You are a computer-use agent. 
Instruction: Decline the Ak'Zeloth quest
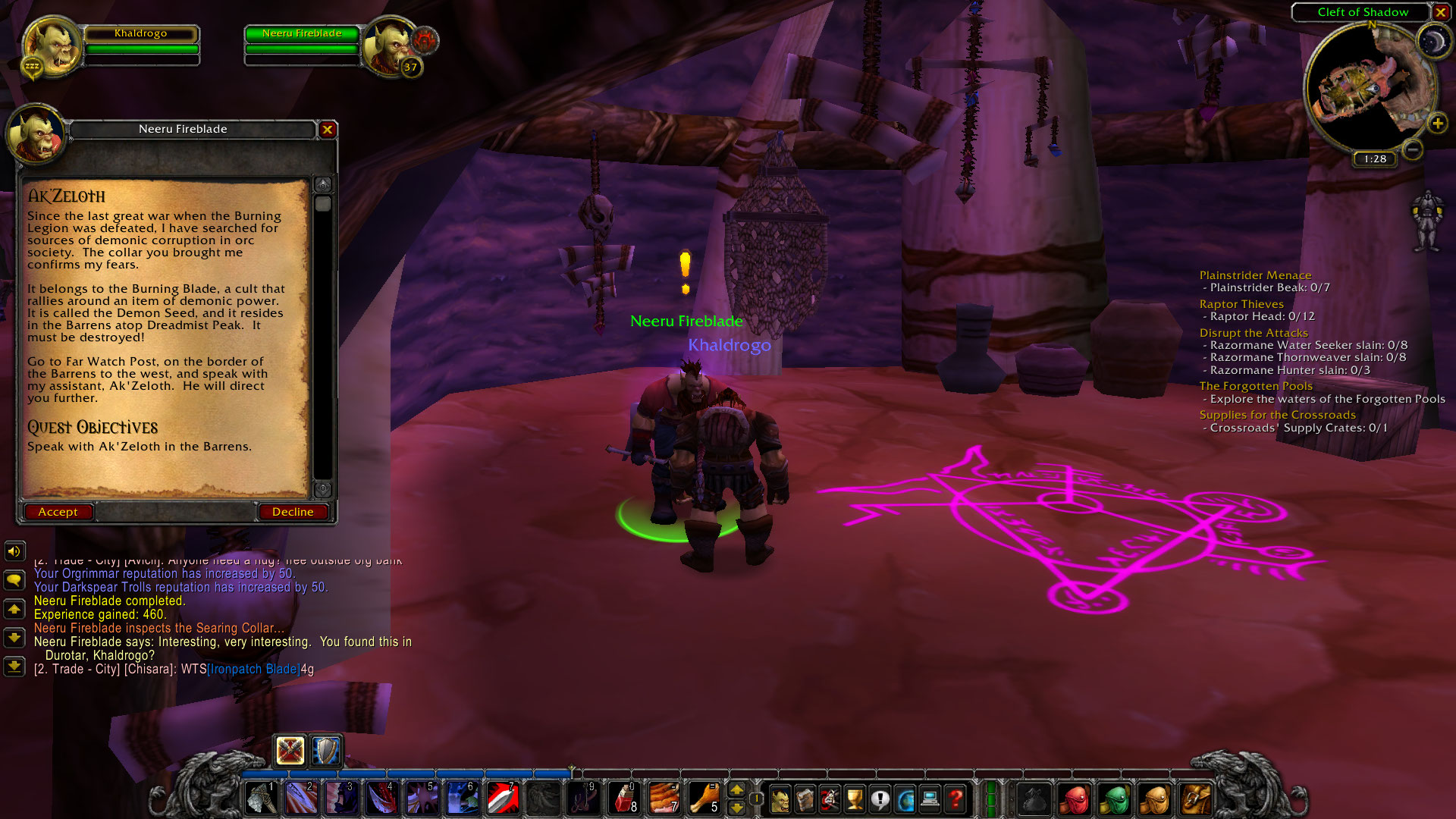[x=293, y=512]
